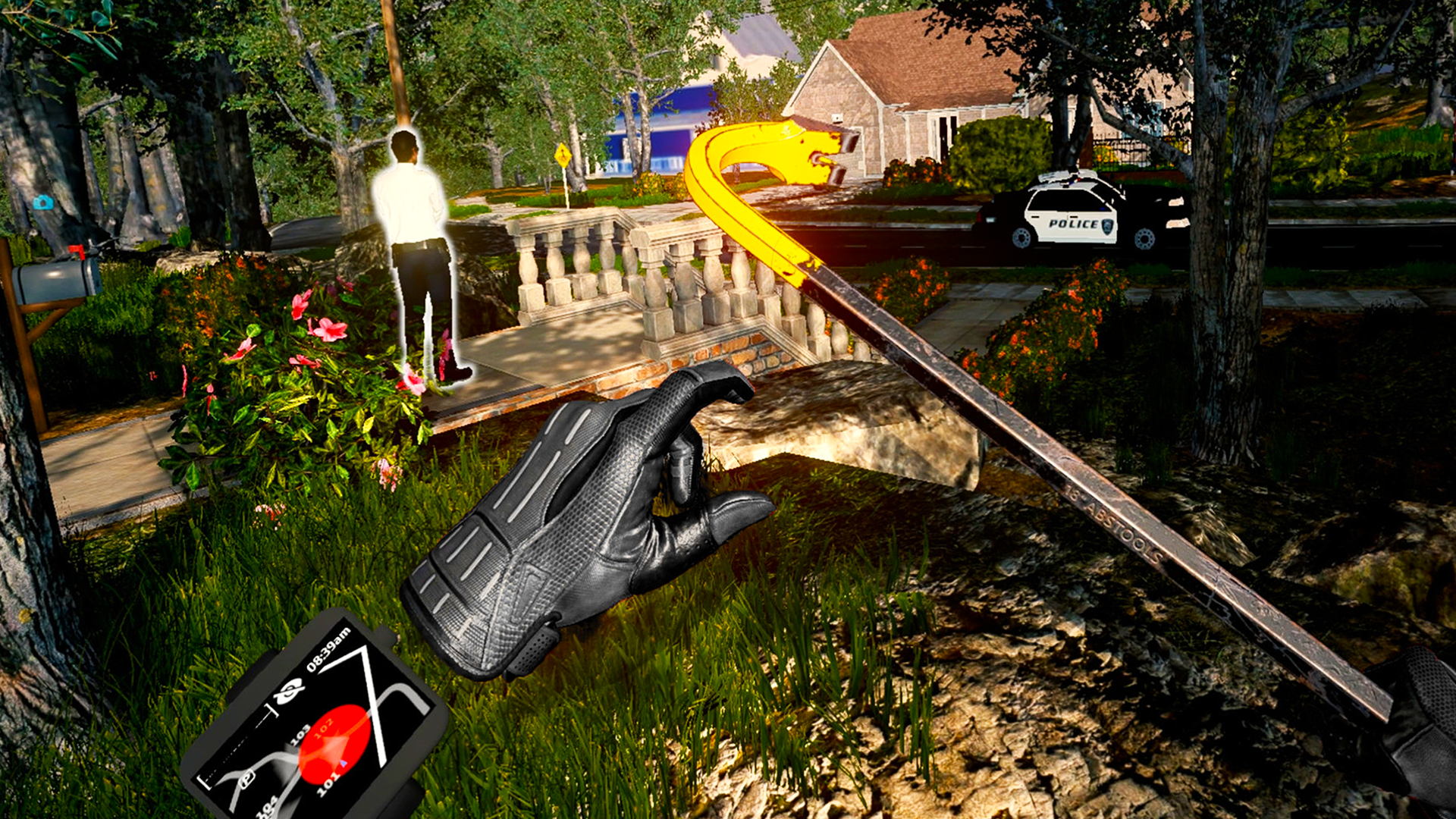1456x819 pixels.
Task: Select house number 103 on the minimap
Action: [x=300, y=733]
